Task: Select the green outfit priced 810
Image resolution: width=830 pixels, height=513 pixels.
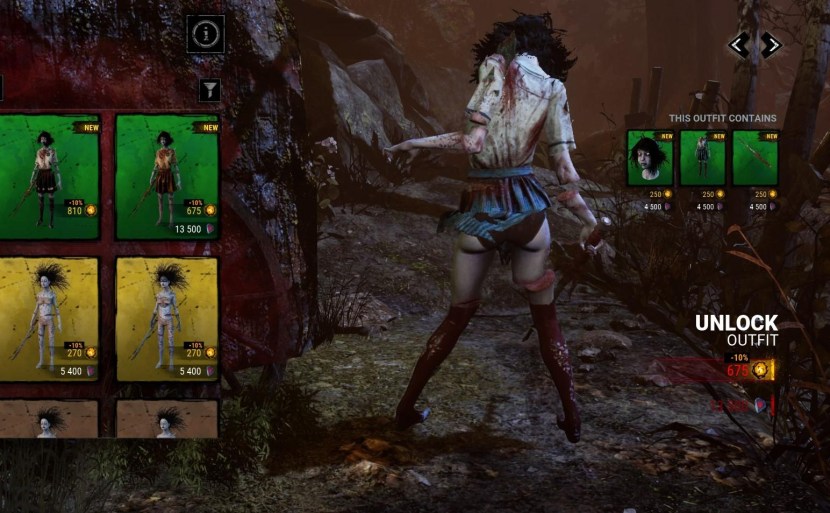Action: (49, 176)
